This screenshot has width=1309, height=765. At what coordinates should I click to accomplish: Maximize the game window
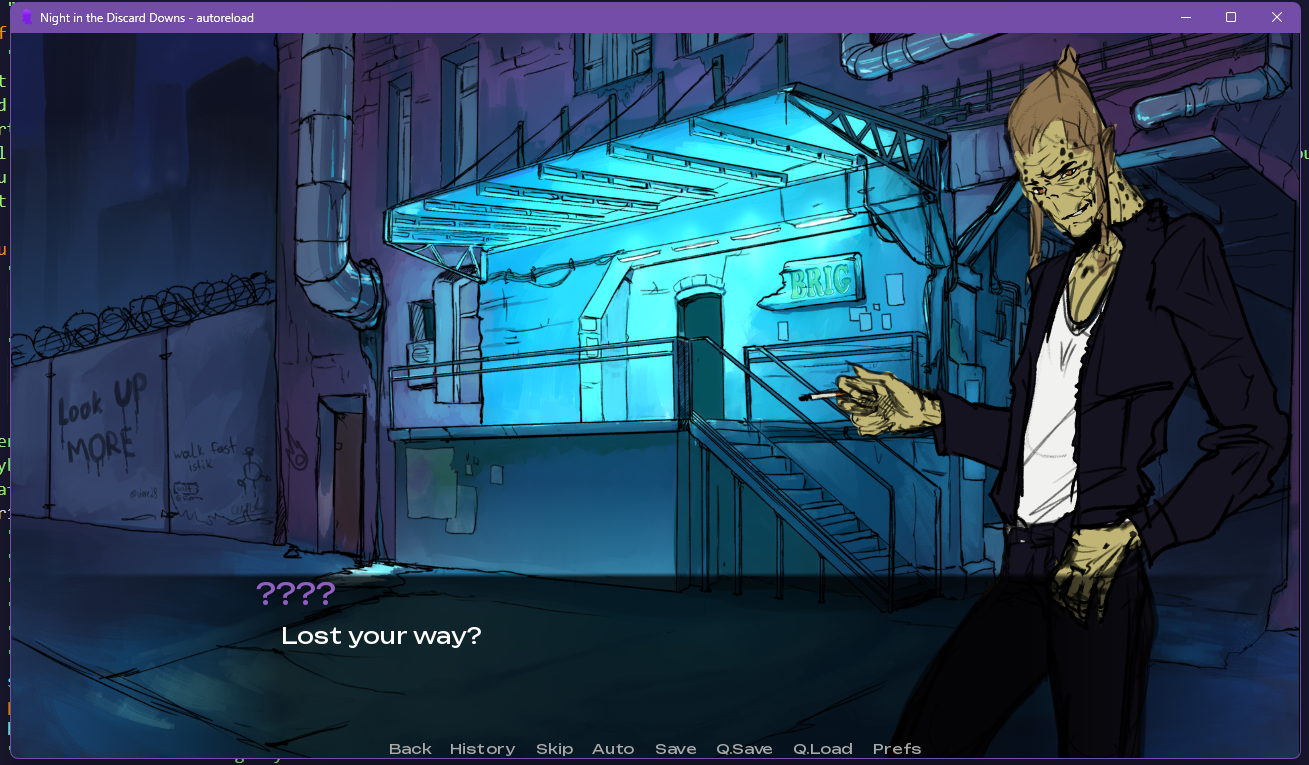point(1231,17)
